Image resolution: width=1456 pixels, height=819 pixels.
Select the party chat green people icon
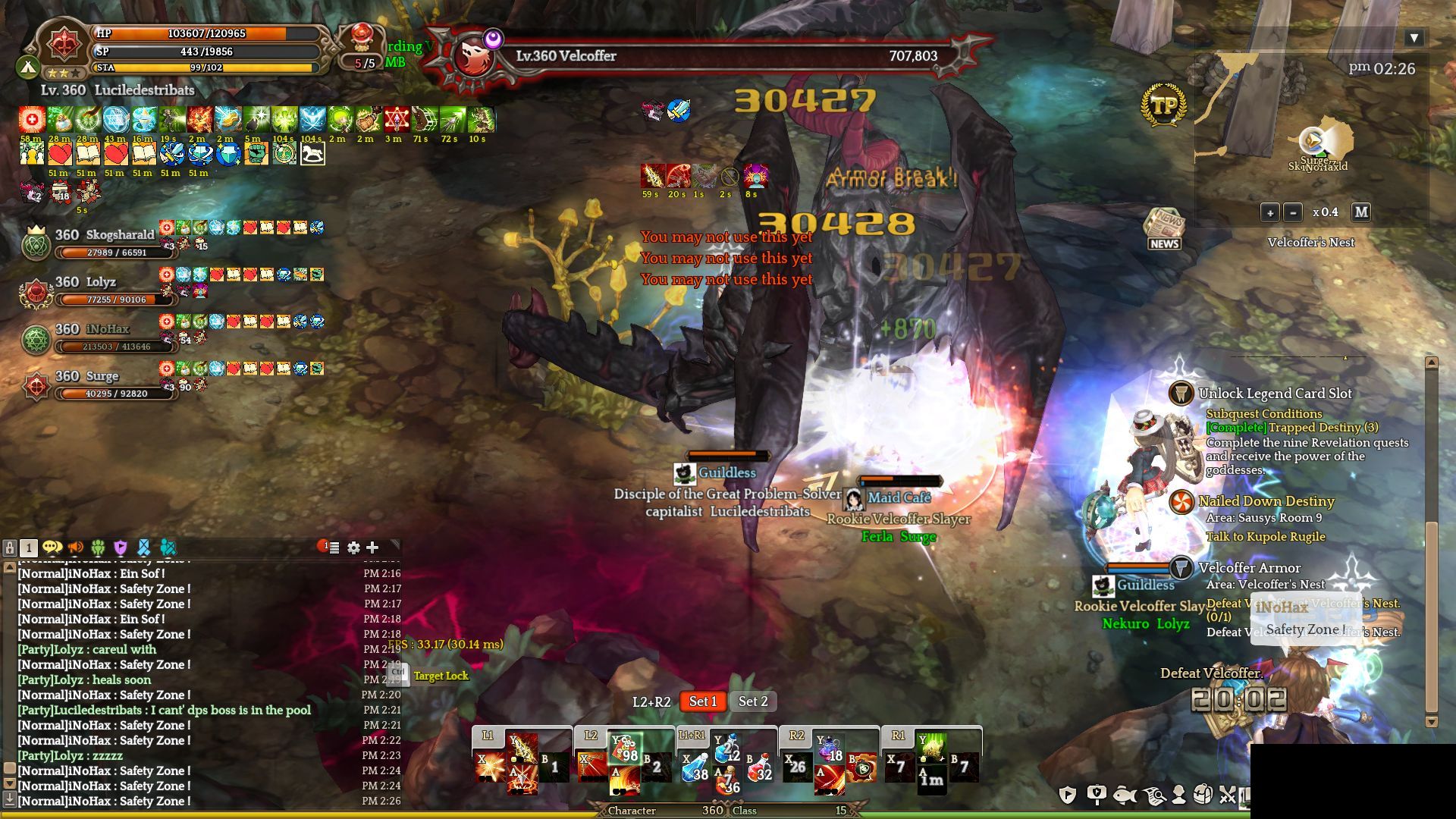98,548
